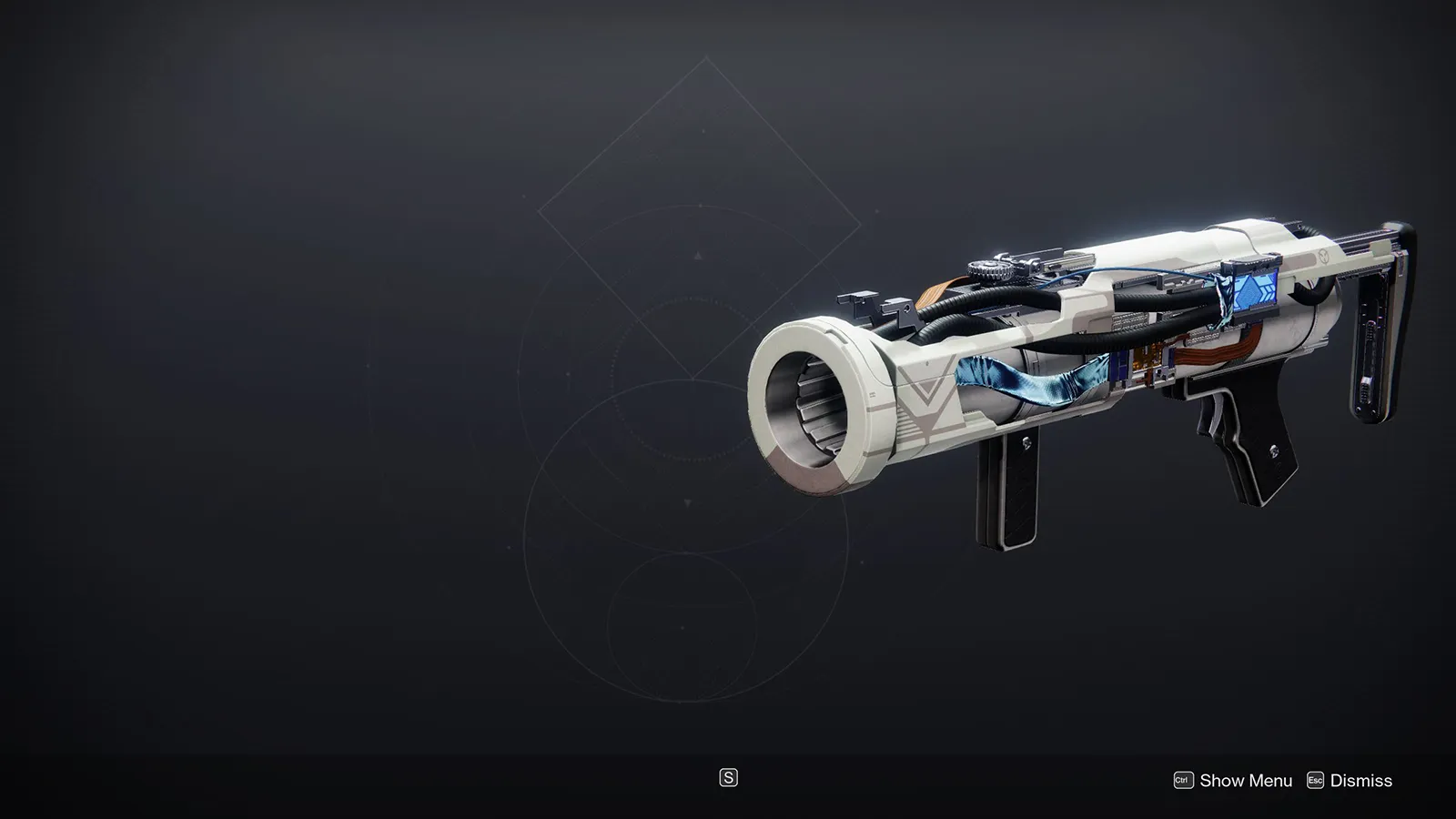Click the weapon's muzzle opening
The width and height of the screenshot is (1456, 819).
(813, 401)
